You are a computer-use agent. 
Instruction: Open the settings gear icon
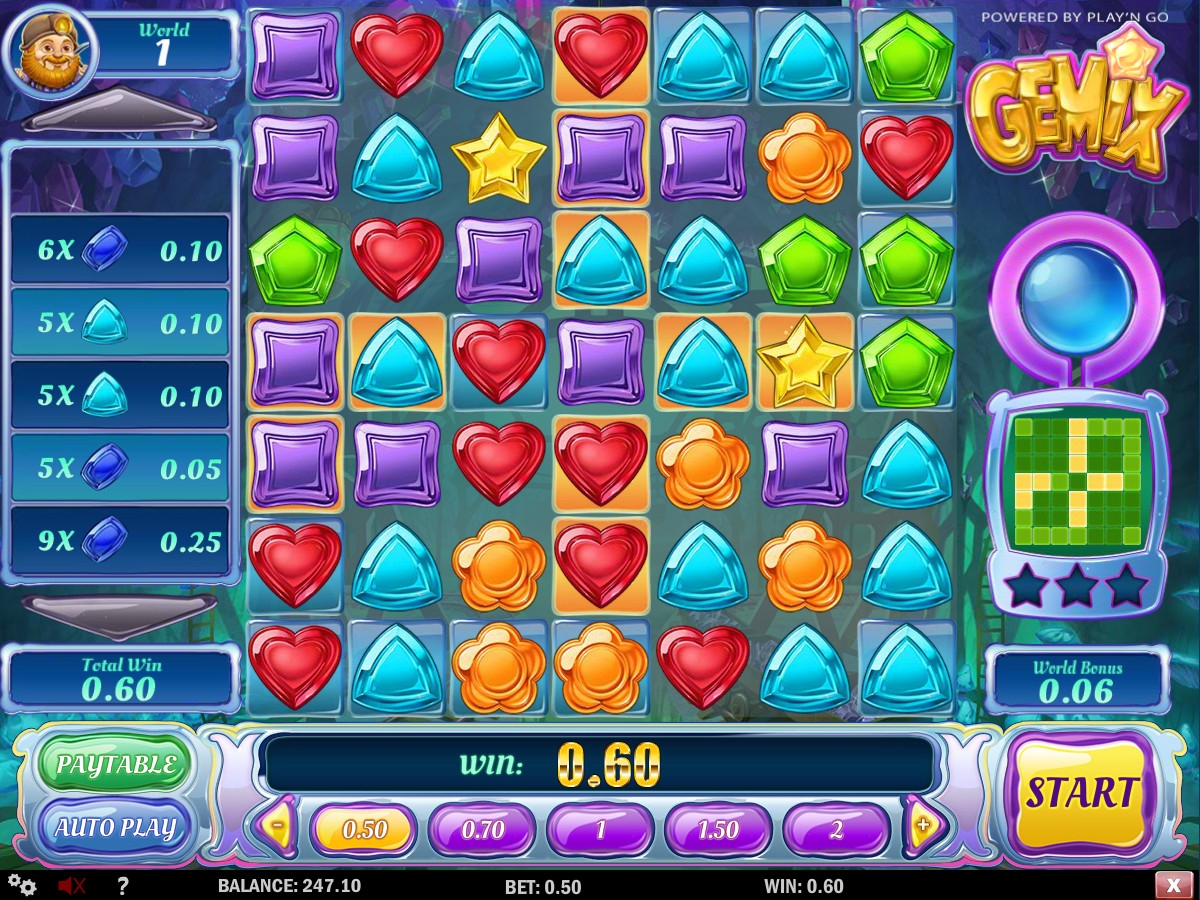click(22, 885)
